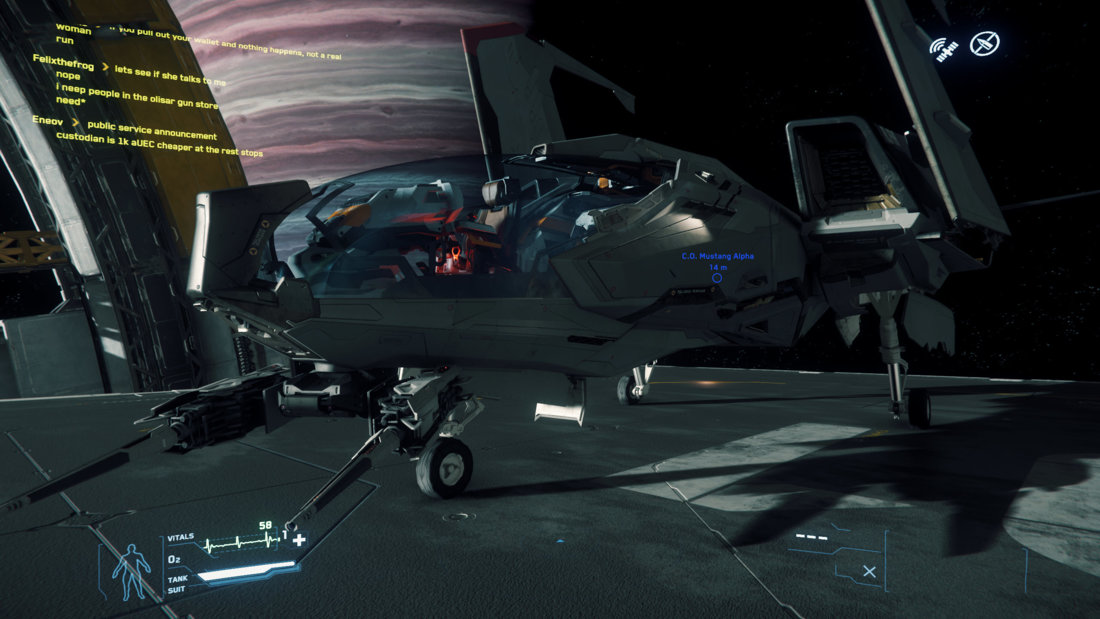Select the crossed-out bullet armistice icon

pyautogui.click(x=985, y=43)
